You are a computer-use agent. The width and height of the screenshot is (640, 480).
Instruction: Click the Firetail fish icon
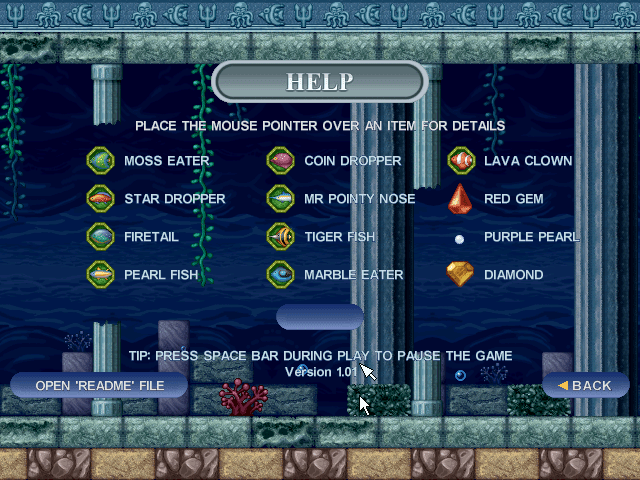pyautogui.click(x=100, y=236)
